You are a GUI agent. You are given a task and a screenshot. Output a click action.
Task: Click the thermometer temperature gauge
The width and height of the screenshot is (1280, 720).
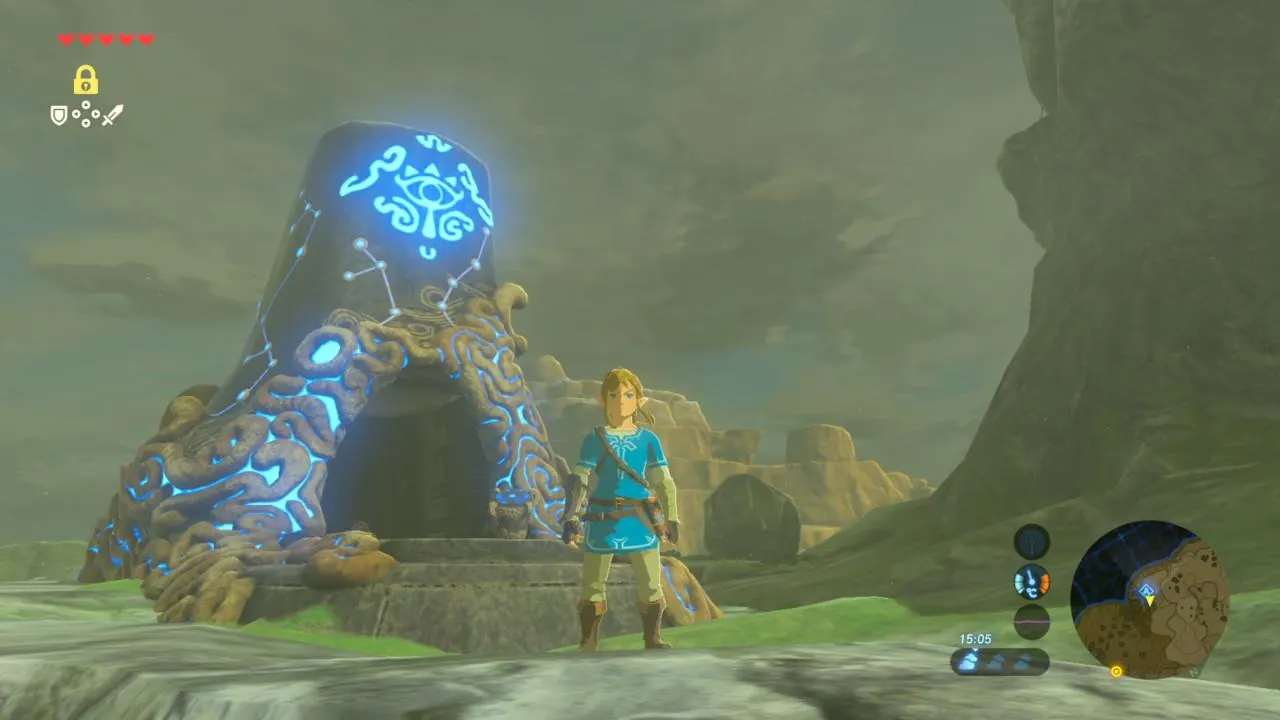pos(1031,581)
